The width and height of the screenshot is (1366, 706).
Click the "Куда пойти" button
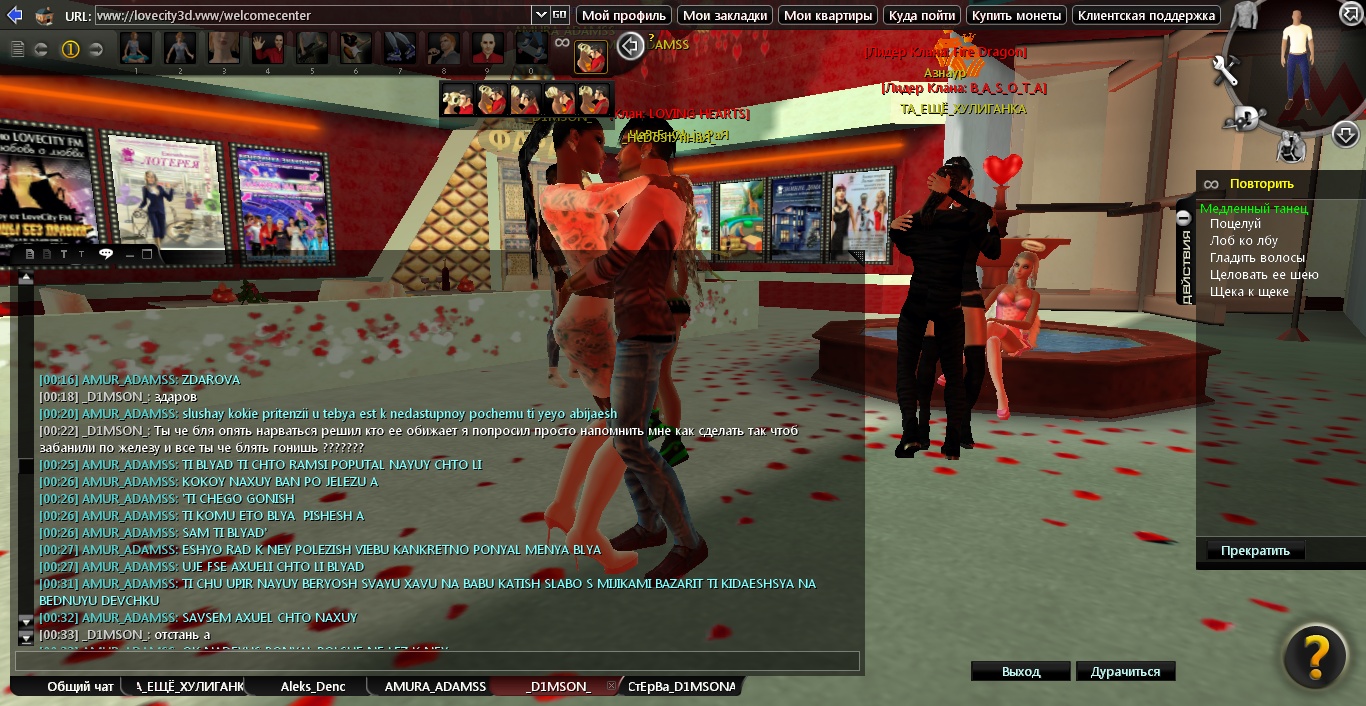(922, 15)
